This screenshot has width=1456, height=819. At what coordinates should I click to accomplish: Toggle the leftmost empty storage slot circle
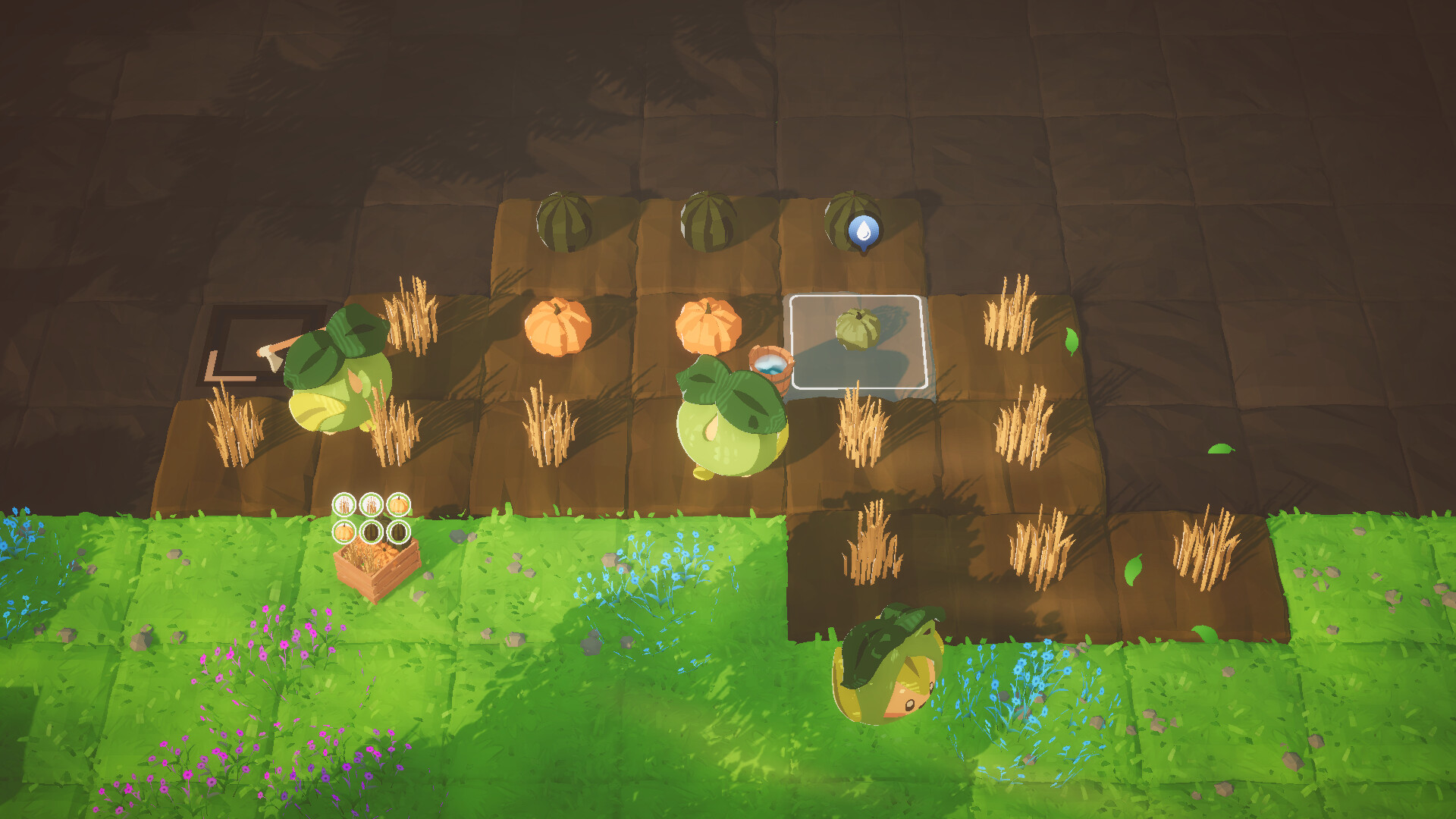371,532
